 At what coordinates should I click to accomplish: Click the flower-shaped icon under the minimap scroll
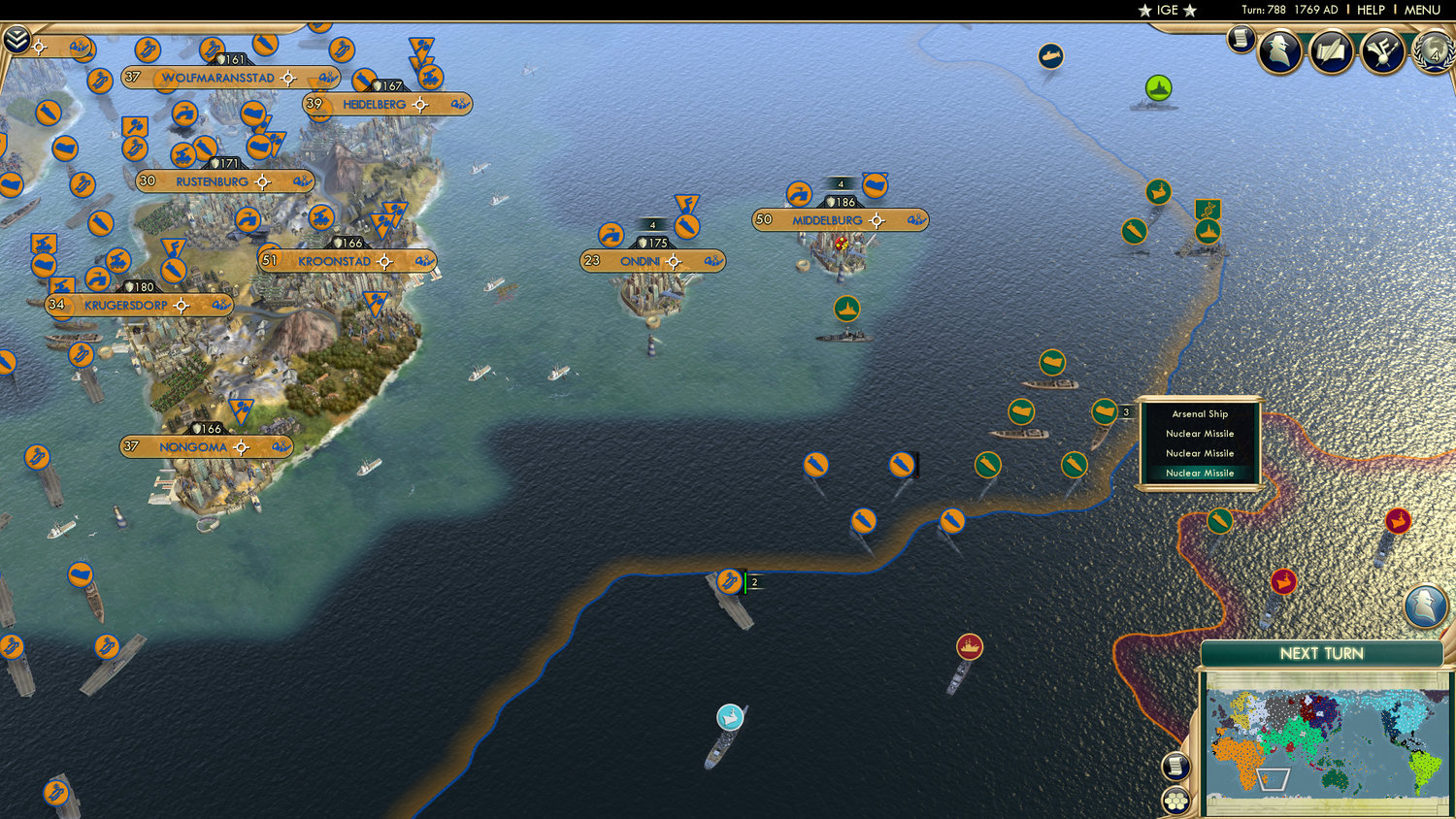pyautogui.click(x=1175, y=802)
